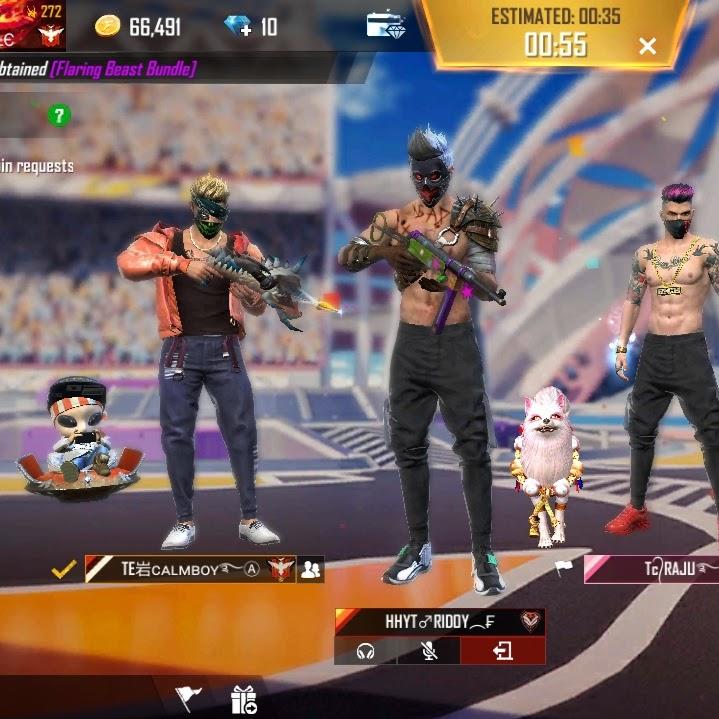
Task: Open the flag icon in the bottom bar
Action: 187,697
